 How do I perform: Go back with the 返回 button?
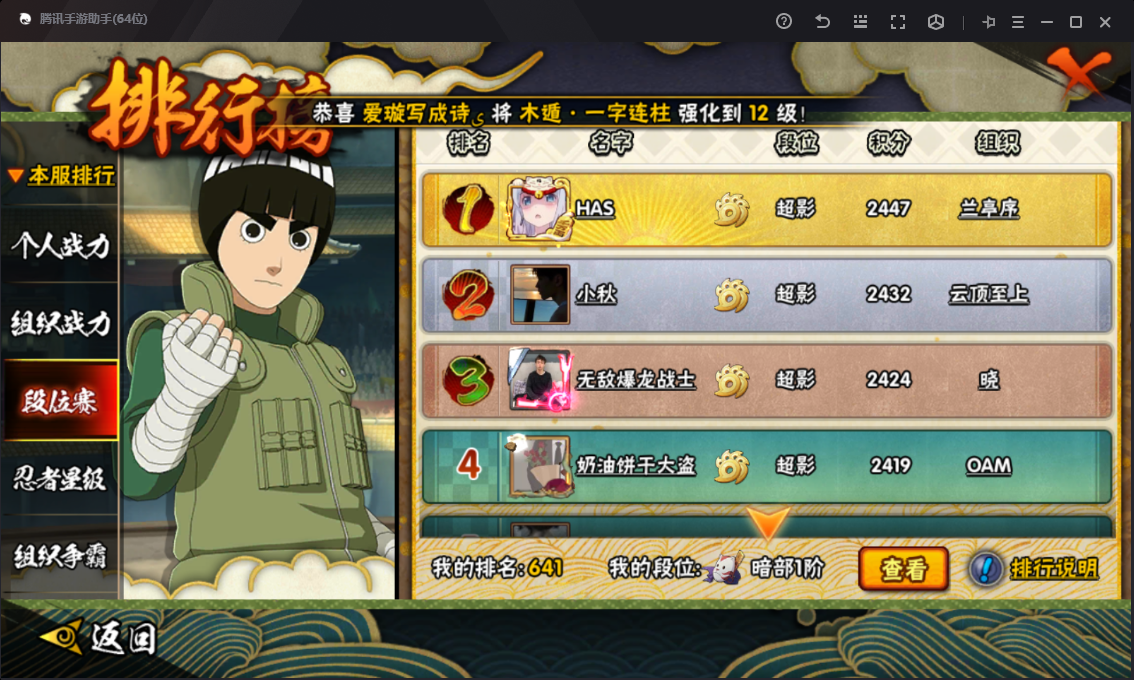[100, 637]
